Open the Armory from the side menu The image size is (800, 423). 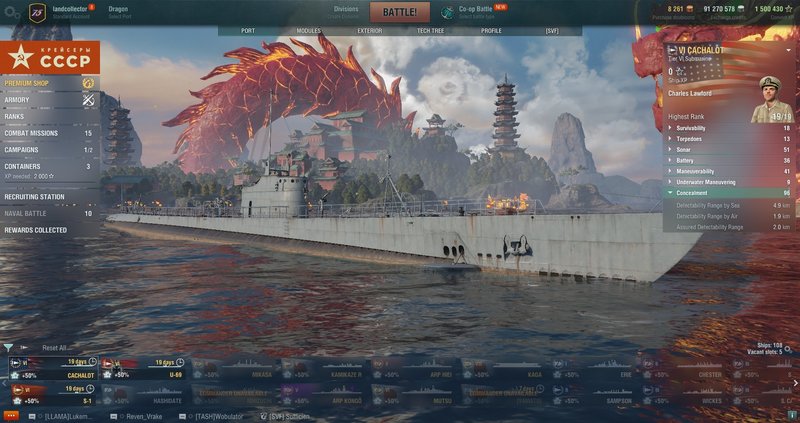coord(17,100)
